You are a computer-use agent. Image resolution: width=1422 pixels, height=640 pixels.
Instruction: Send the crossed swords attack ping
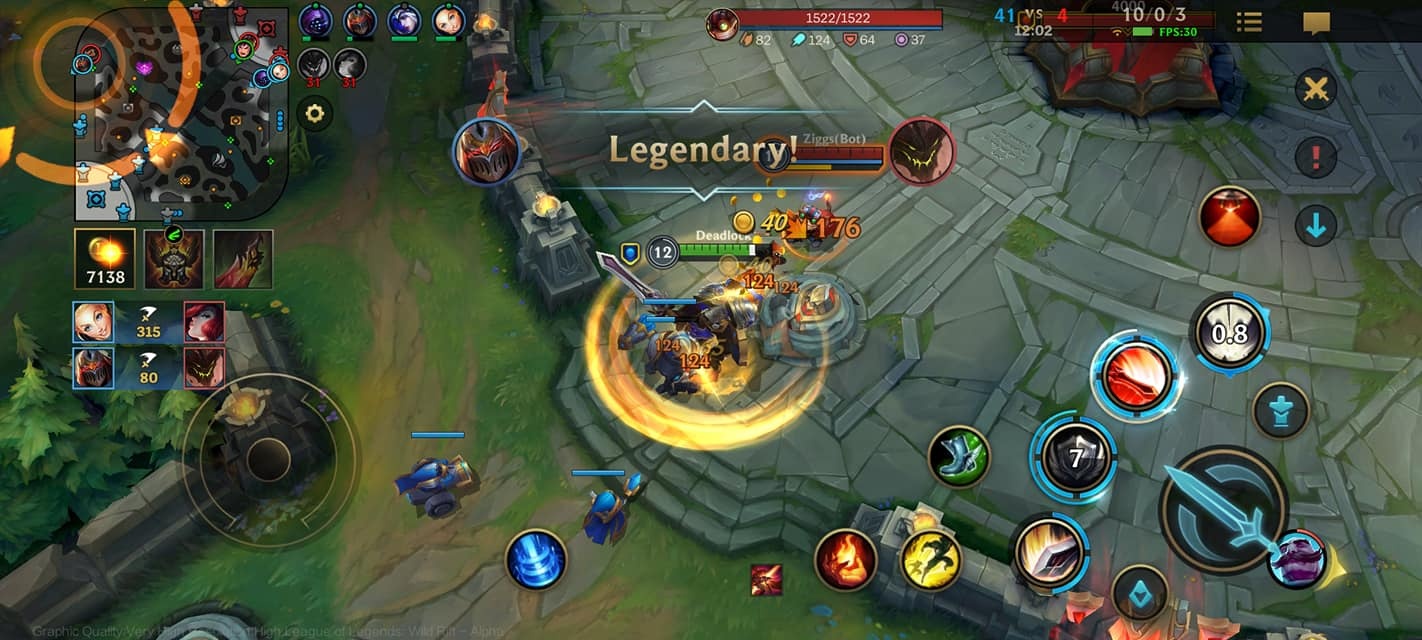[1316, 90]
